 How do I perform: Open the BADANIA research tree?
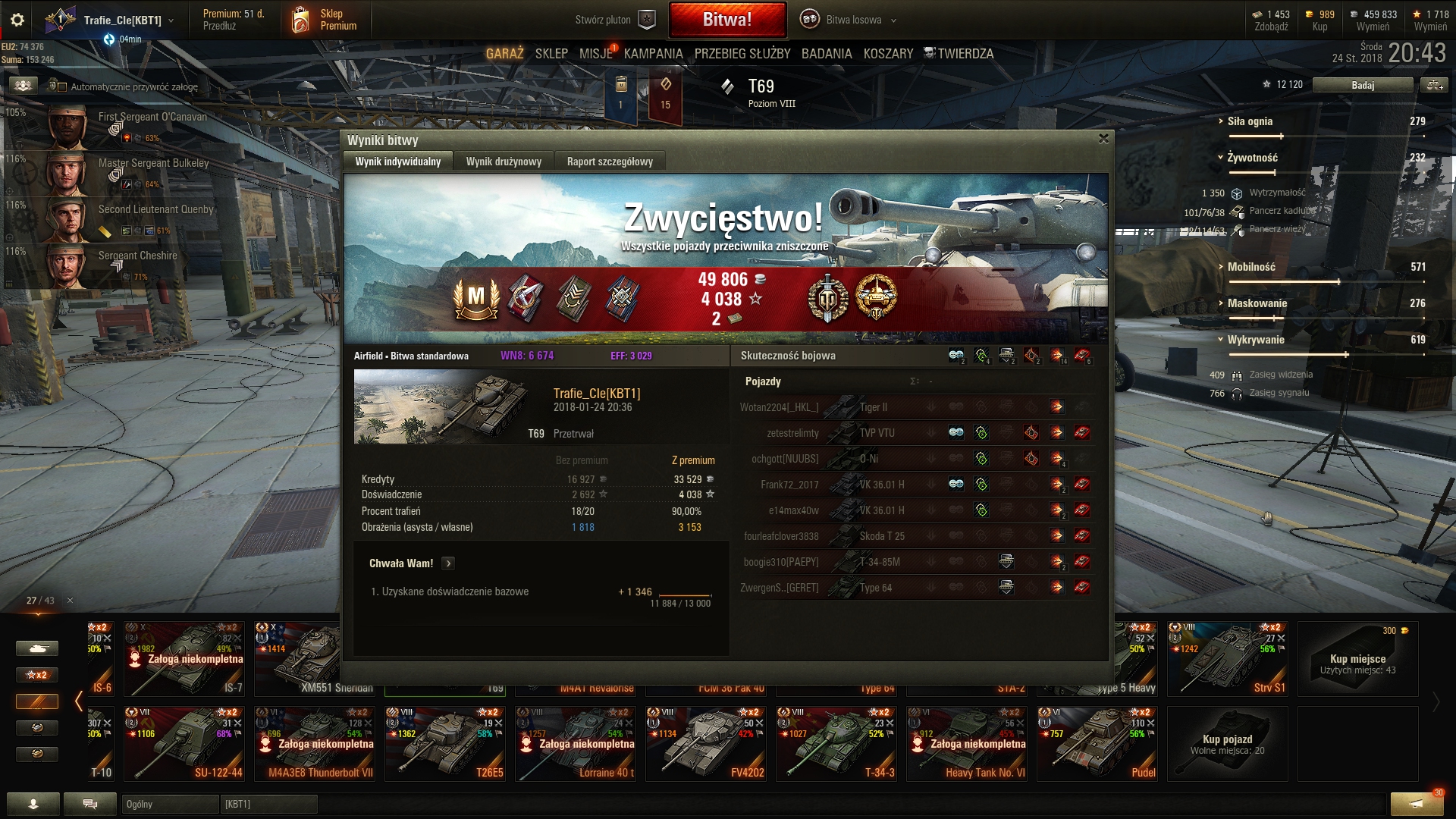click(x=827, y=54)
